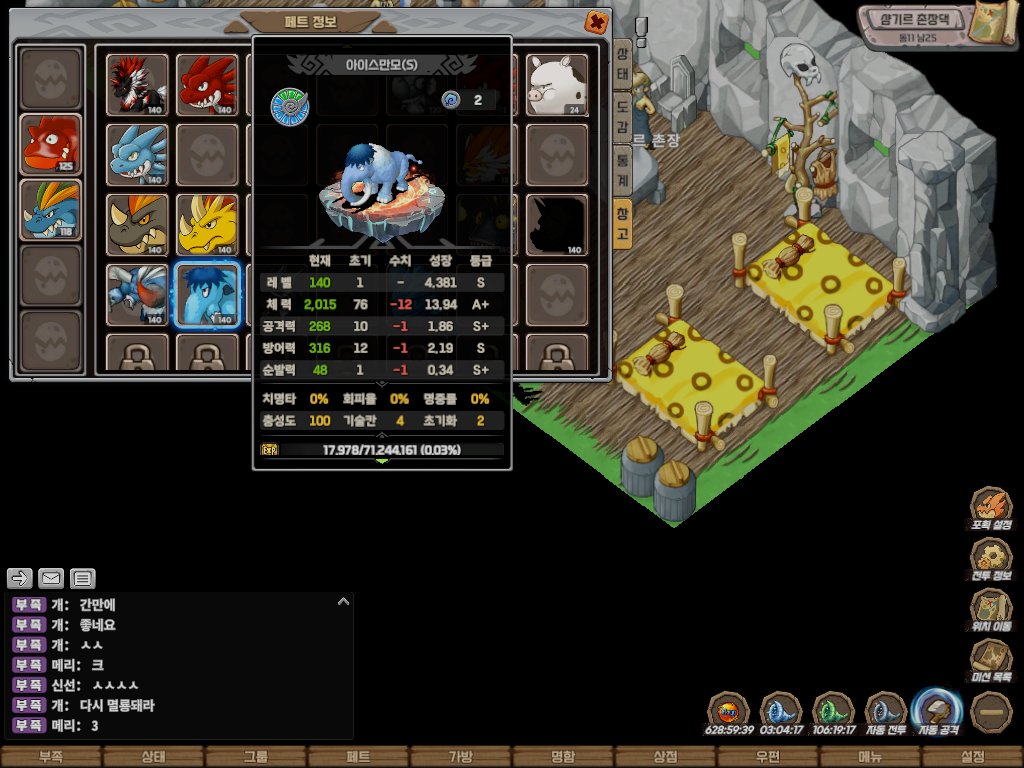Select the blue feathered level 118 party pet
Image resolution: width=1024 pixels, height=768 pixels.
coord(51,211)
